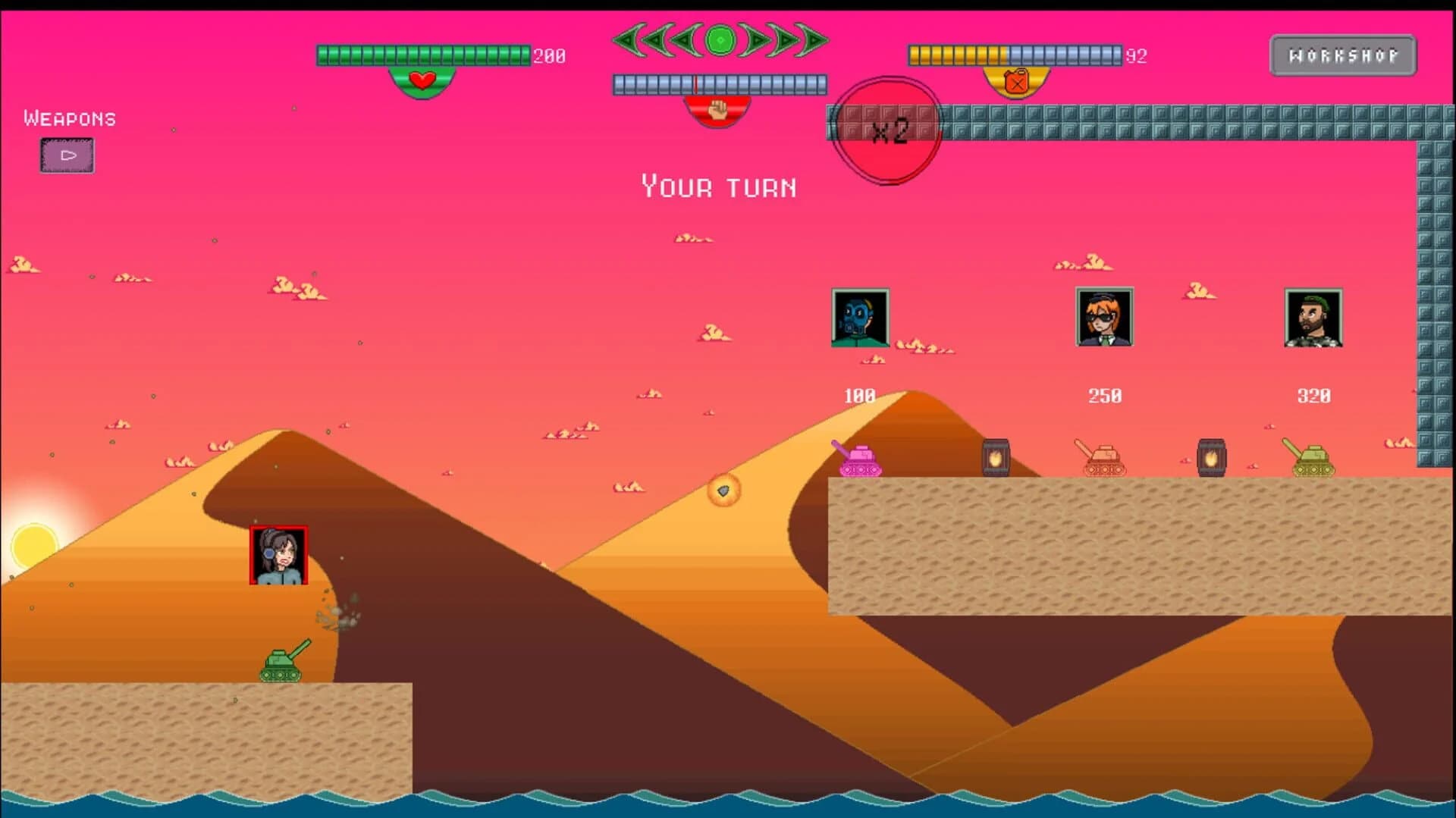Open the Workshop
Viewport: 1456px width, 818px height.
[1342, 54]
